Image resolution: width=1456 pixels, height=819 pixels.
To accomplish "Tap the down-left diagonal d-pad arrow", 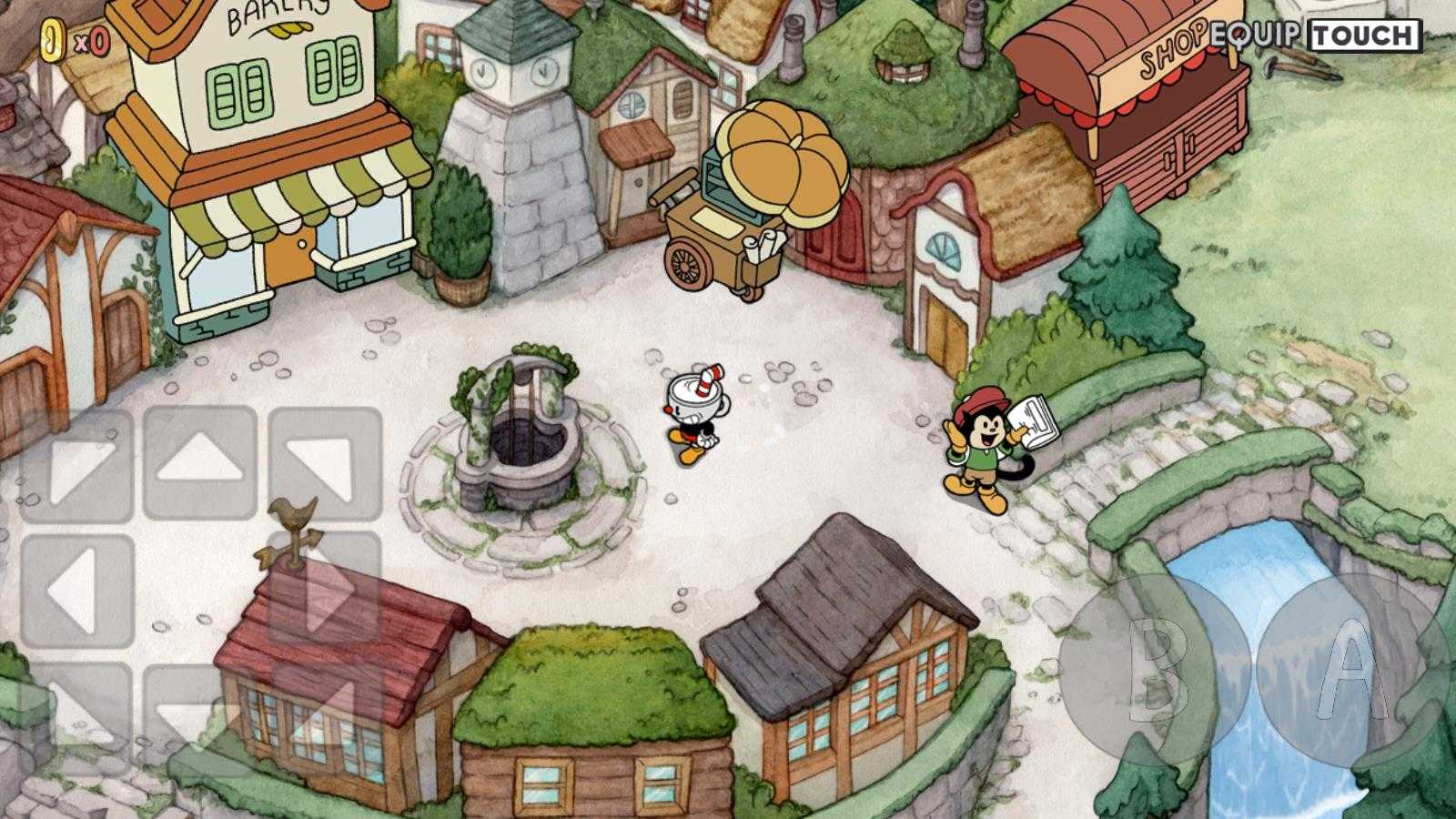I will pyautogui.click(x=76, y=716).
